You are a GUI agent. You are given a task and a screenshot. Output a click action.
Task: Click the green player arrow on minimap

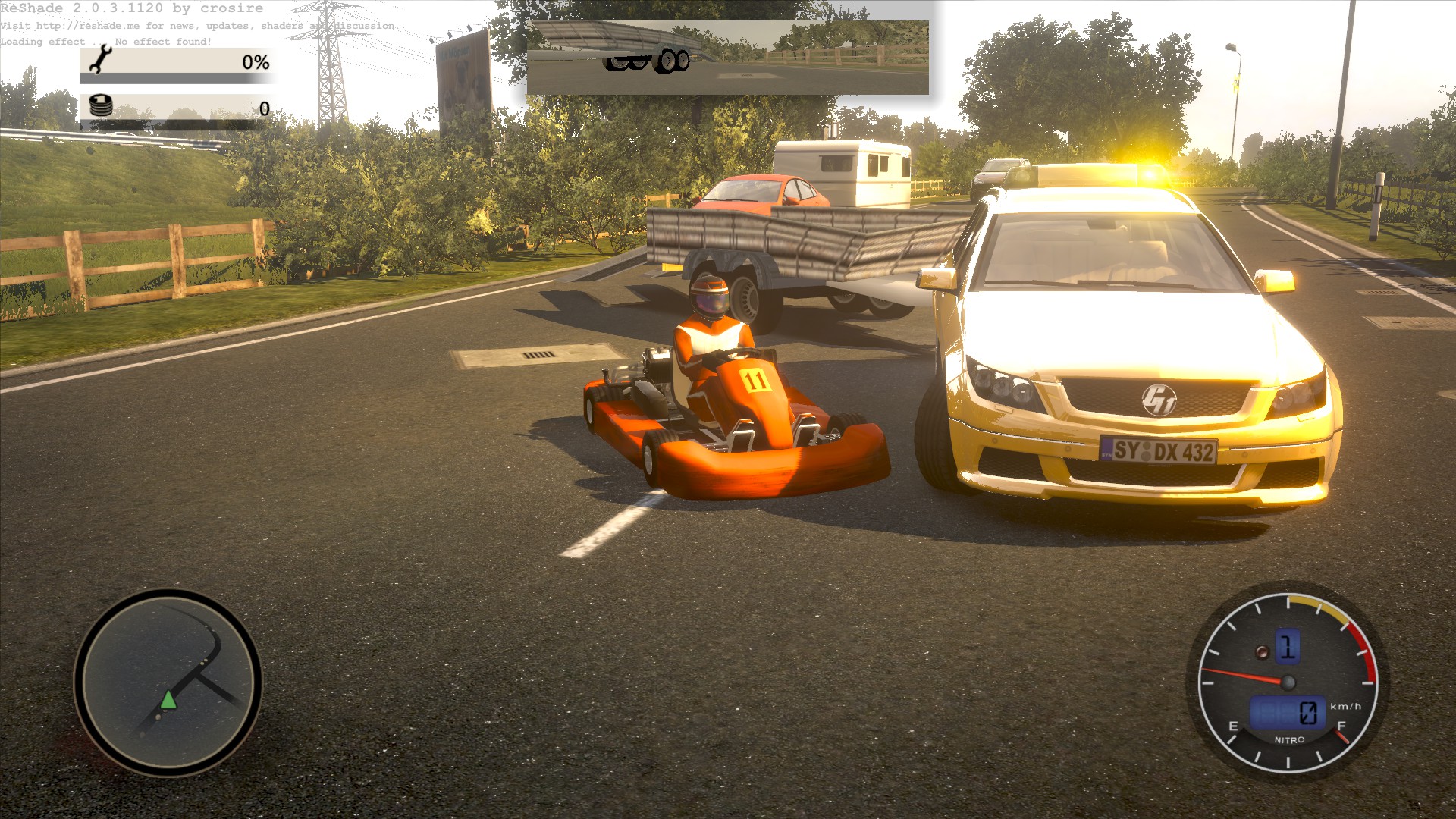click(168, 699)
